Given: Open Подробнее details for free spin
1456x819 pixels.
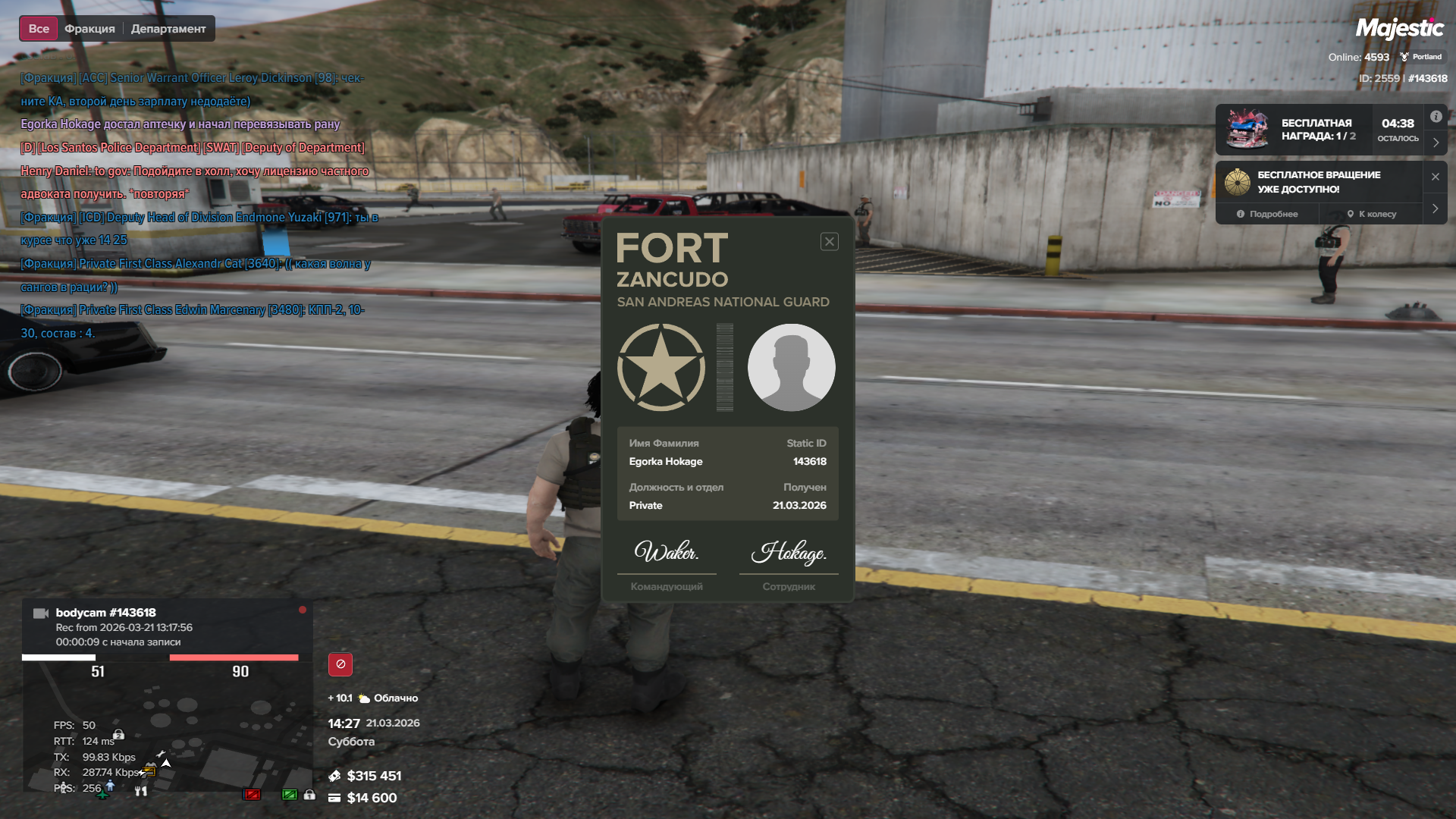Looking at the screenshot, I should tap(1267, 215).
